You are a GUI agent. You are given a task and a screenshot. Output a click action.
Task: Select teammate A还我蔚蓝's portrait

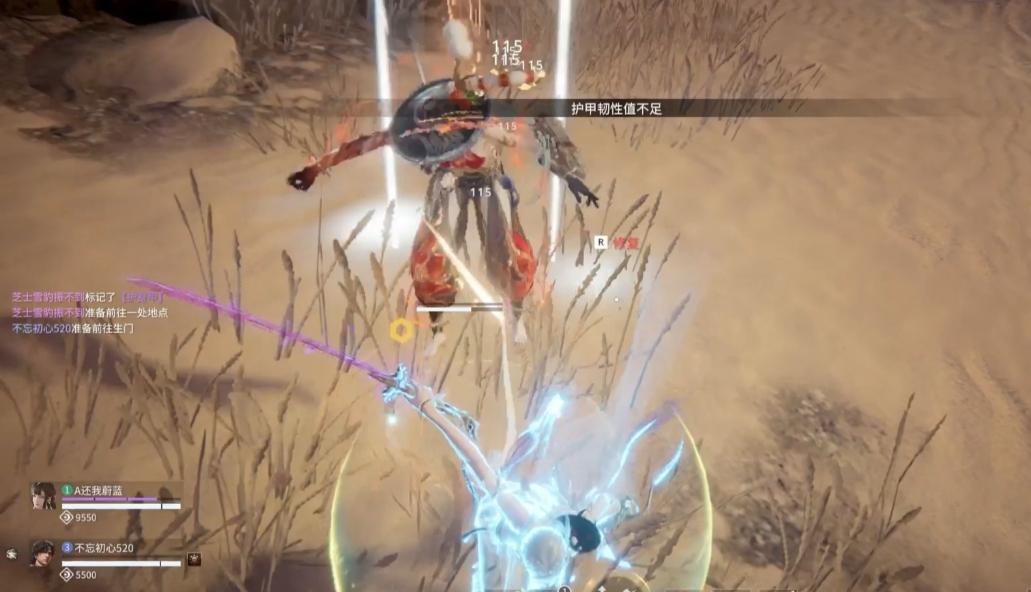click(42, 496)
